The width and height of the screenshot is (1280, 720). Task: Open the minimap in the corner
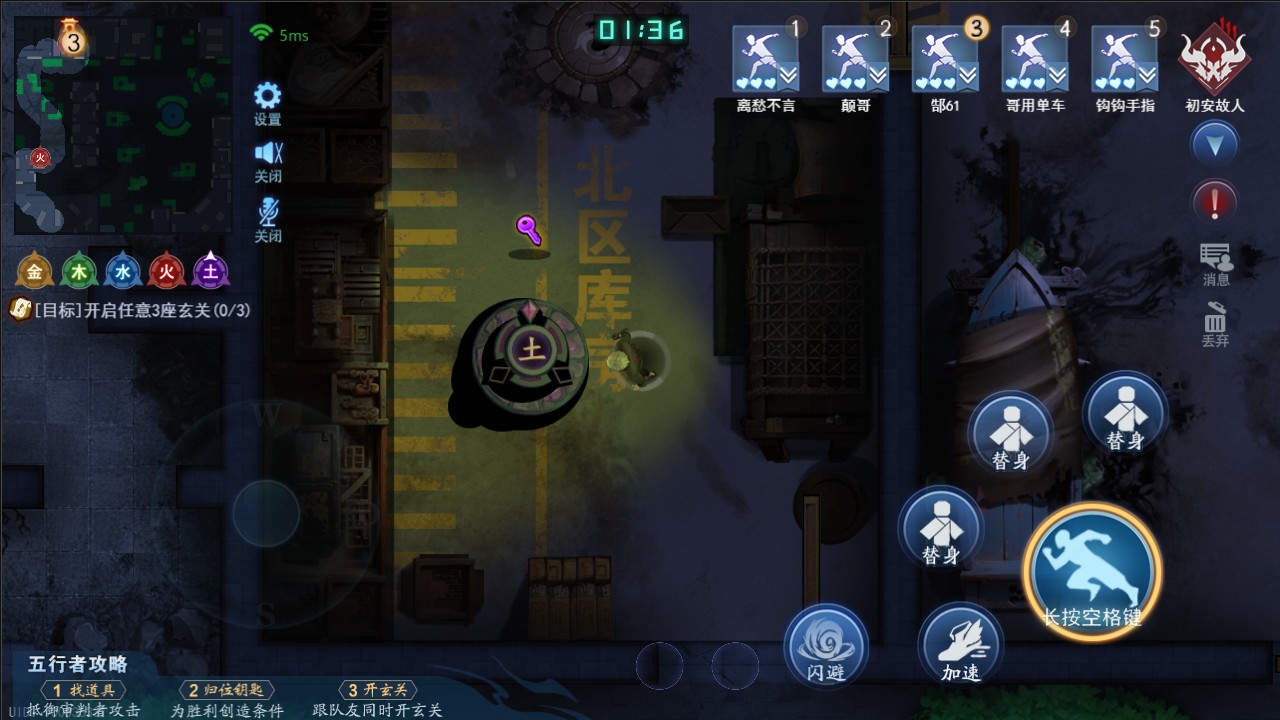point(122,124)
